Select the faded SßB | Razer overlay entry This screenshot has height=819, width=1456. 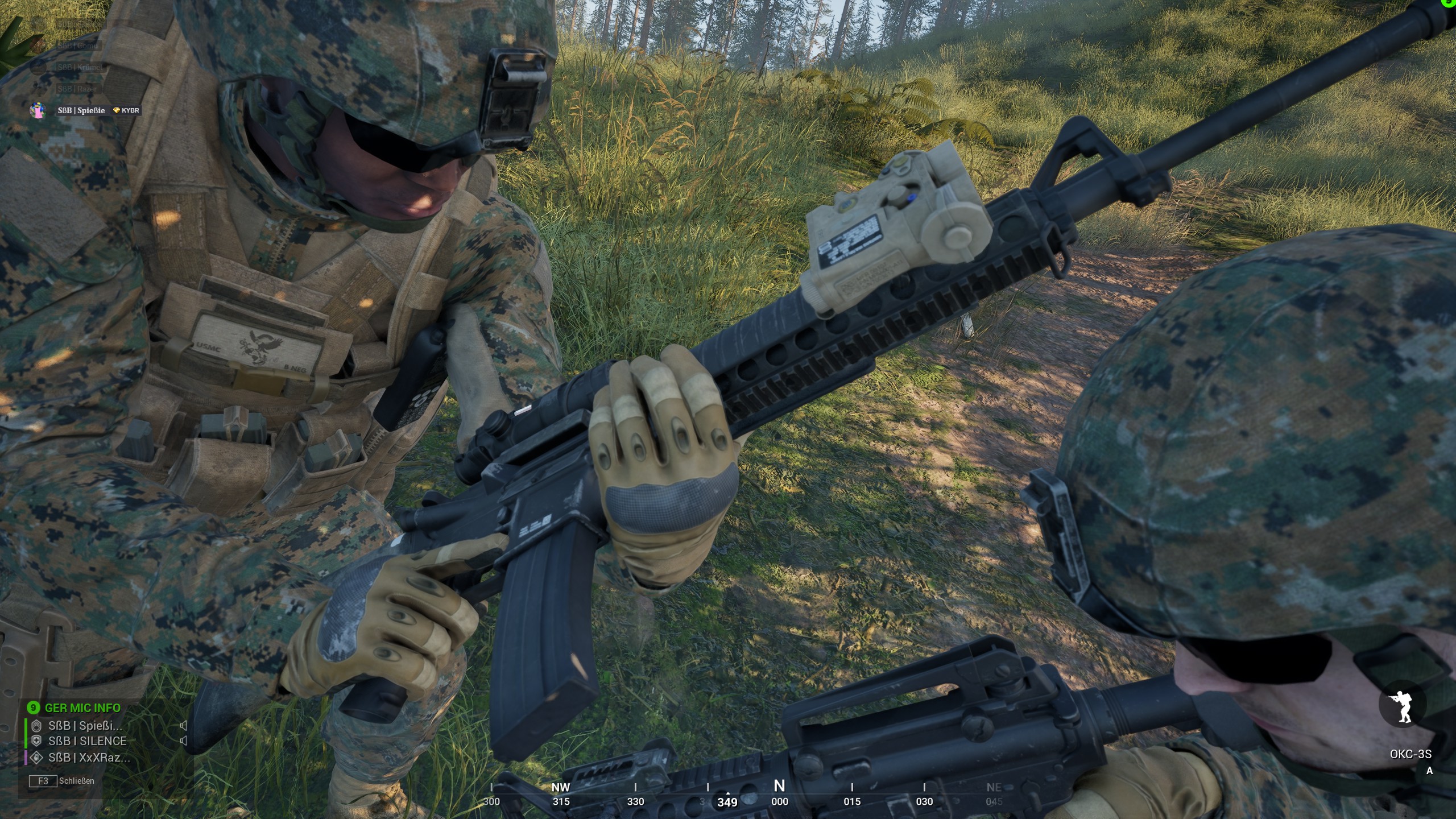77,89
